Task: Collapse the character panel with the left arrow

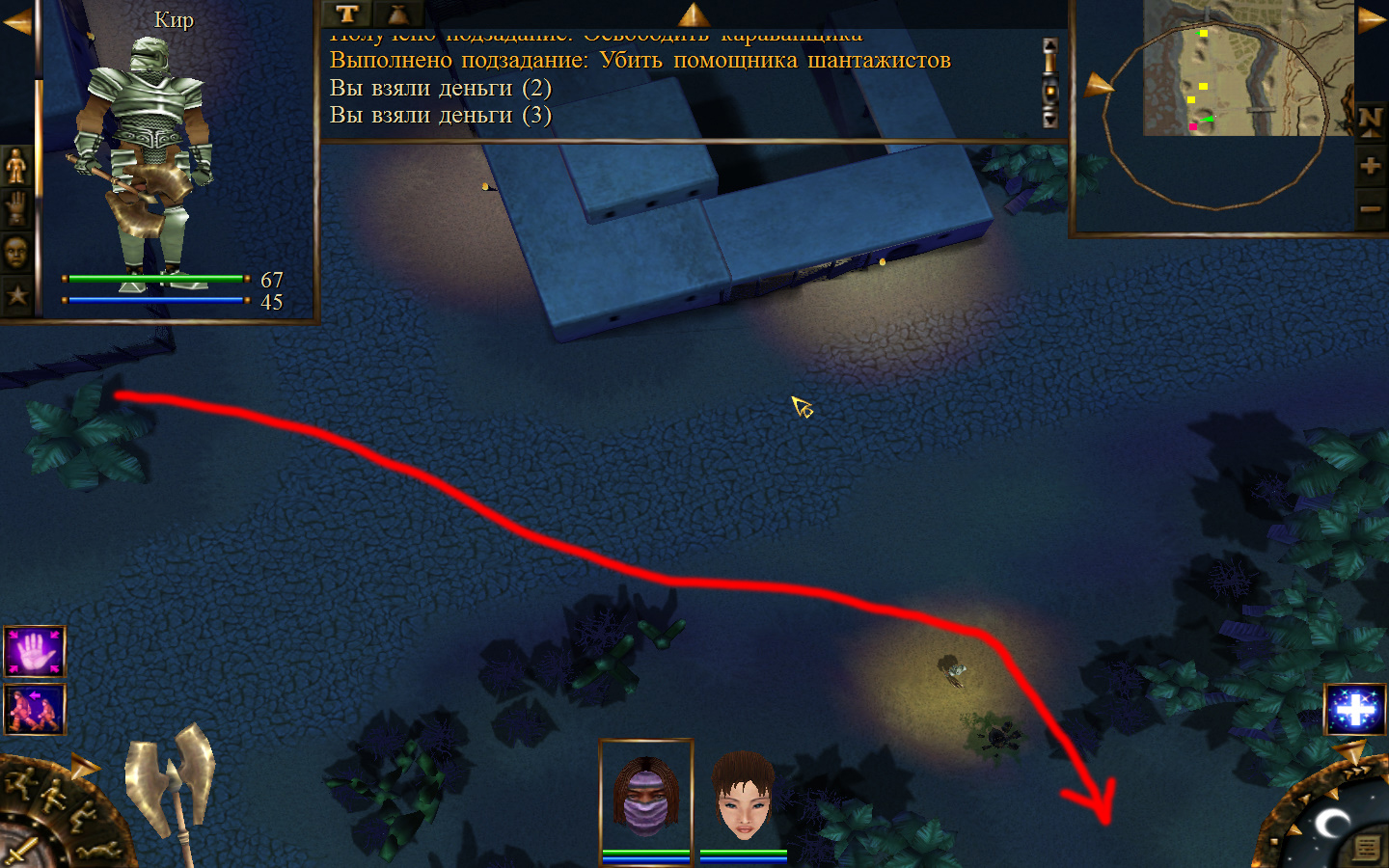Action: (x=16, y=22)
